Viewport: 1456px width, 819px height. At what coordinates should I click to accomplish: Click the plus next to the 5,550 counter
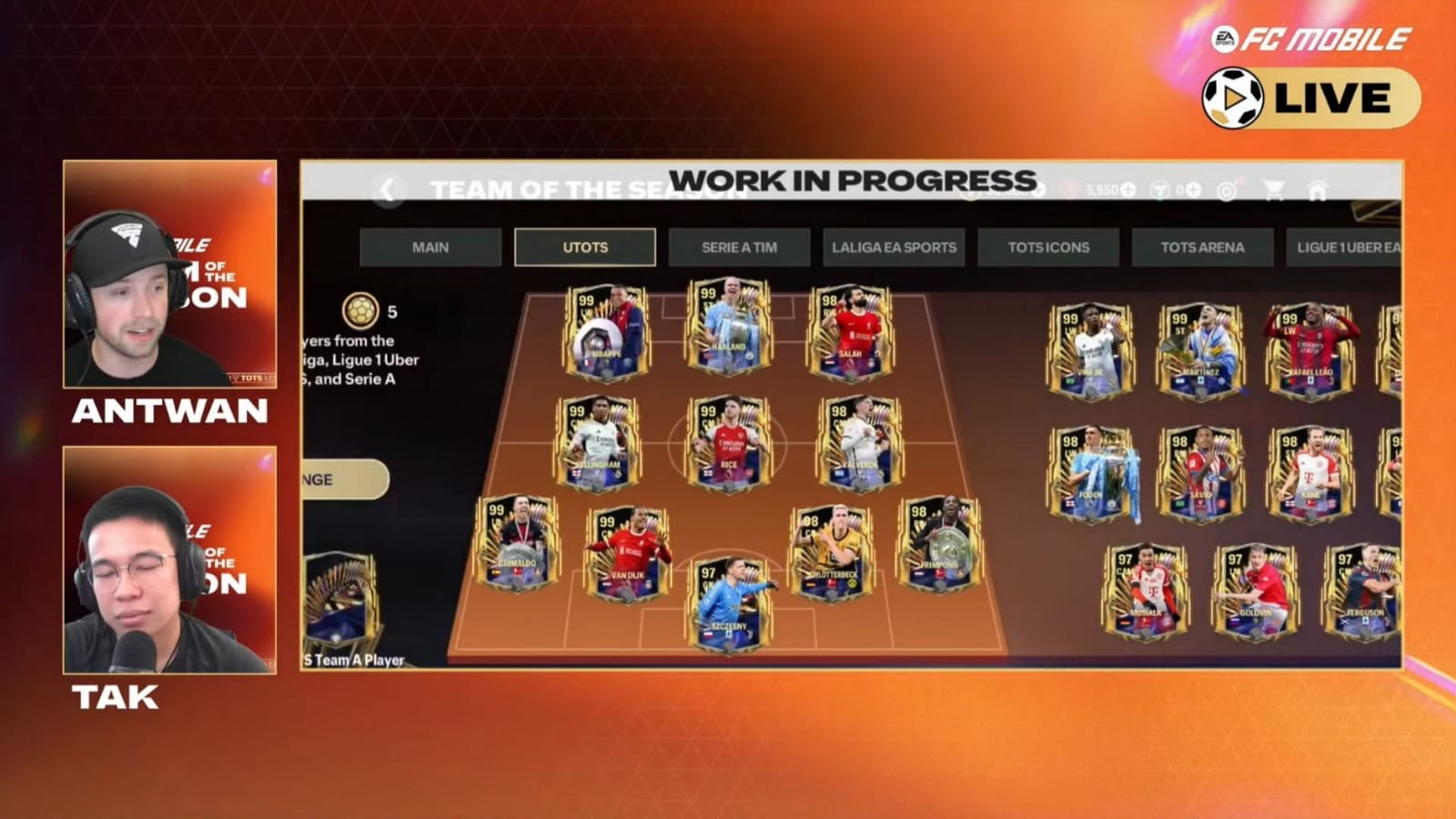coord(1127,190)
